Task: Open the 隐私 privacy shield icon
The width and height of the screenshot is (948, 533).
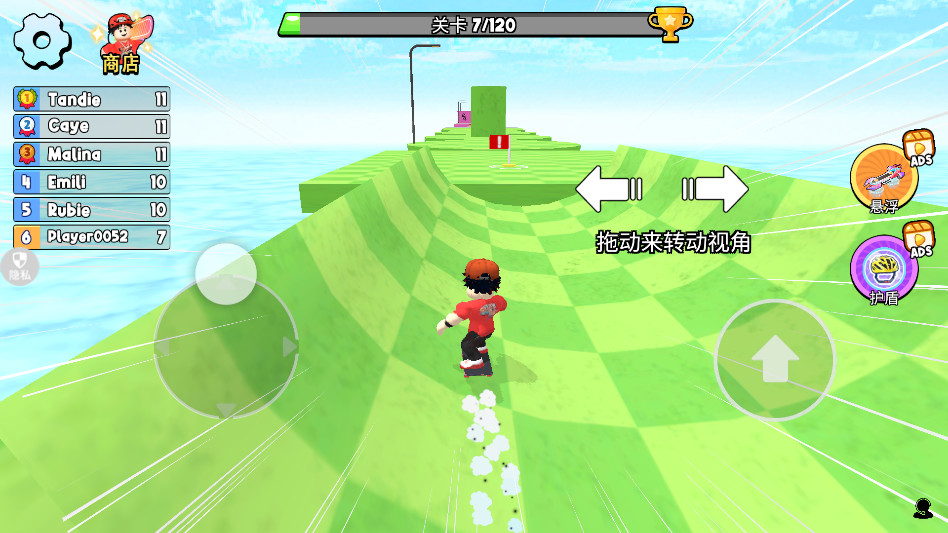Action: point(18,266)
